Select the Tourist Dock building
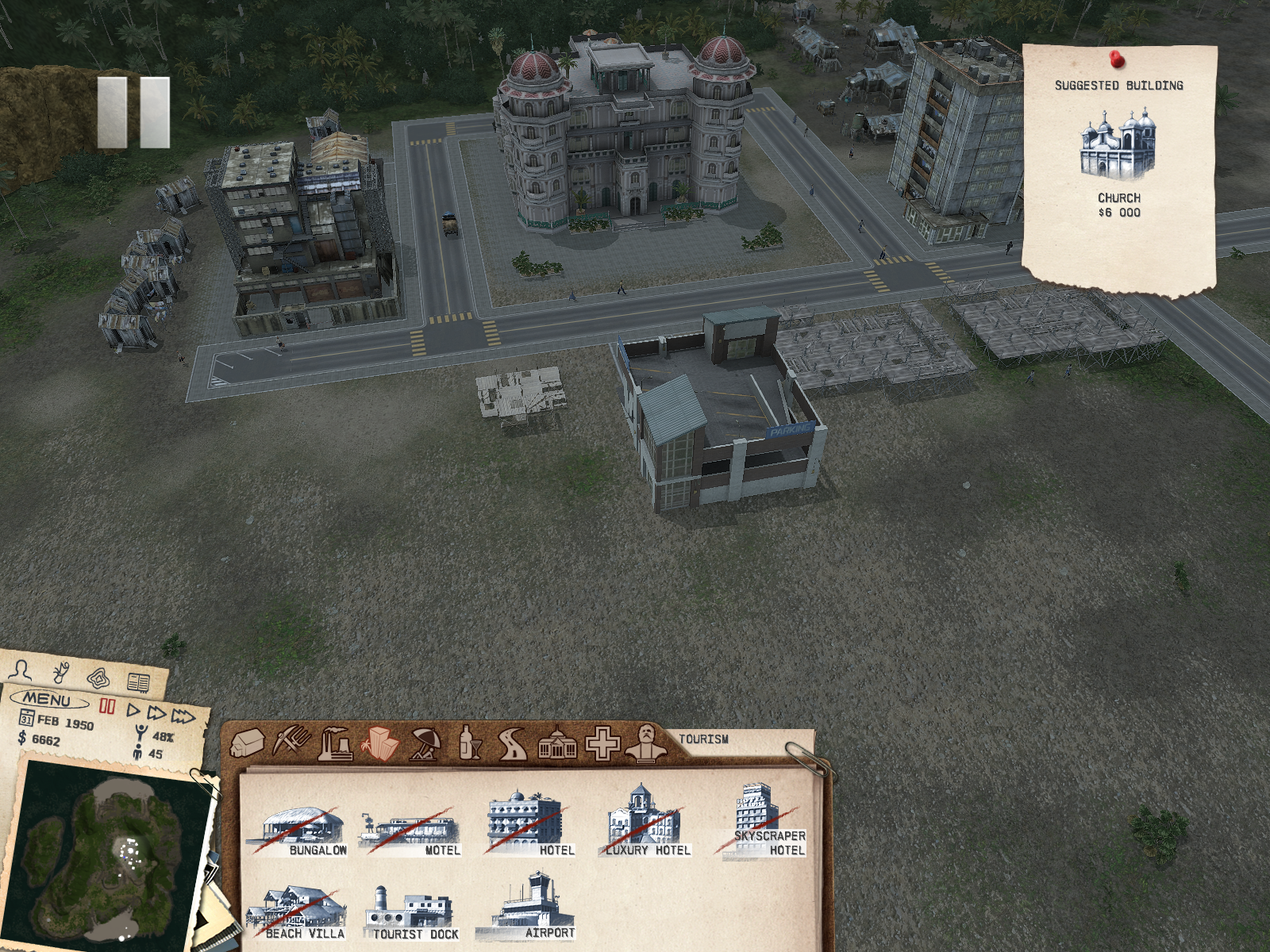The width and height of the screenshot is (1270, 952). pos(410,914)
